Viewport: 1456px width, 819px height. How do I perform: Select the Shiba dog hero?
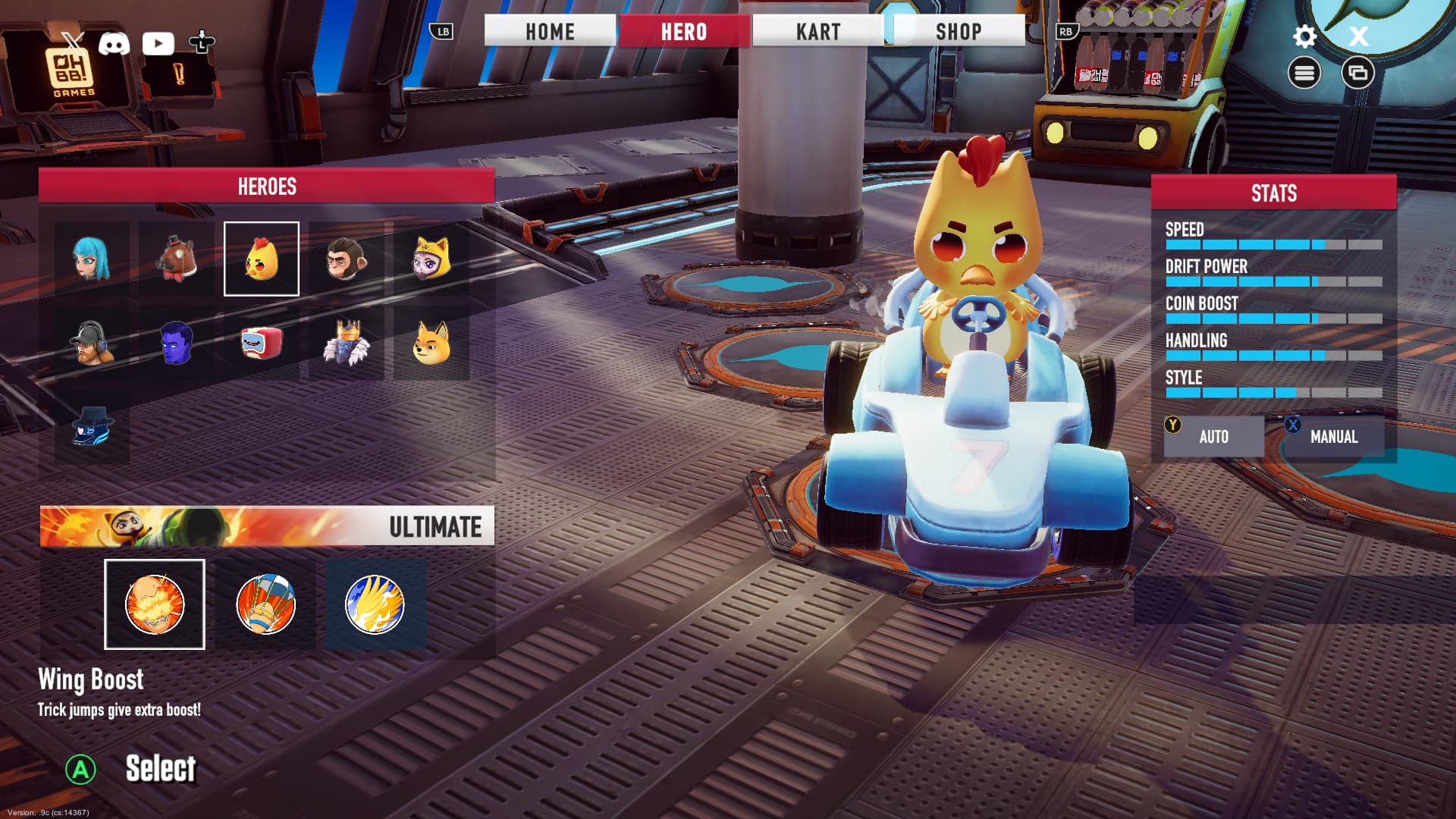tap(431, 344)
